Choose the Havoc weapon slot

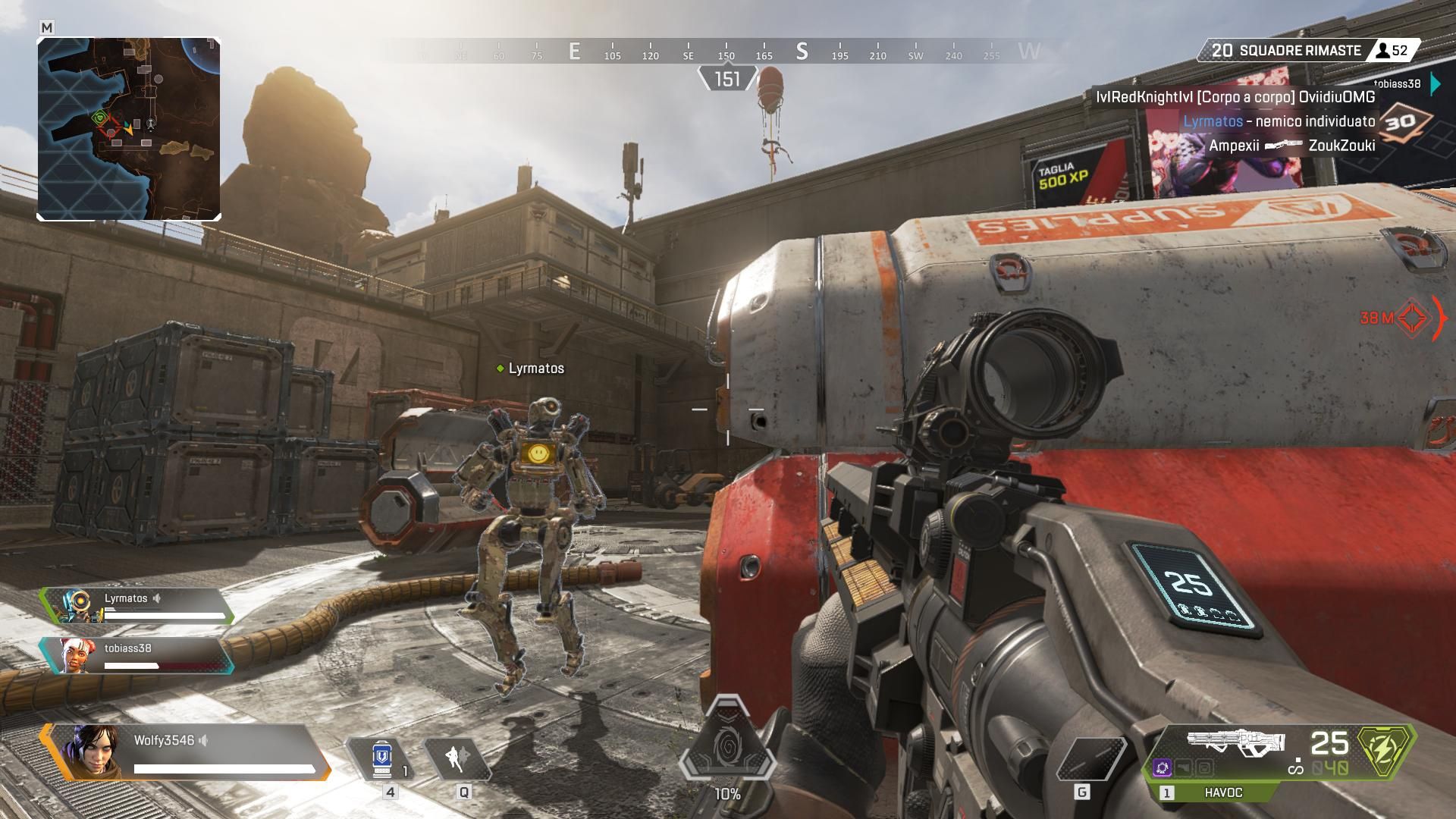pyautogui.click(x=1222, y=792)
